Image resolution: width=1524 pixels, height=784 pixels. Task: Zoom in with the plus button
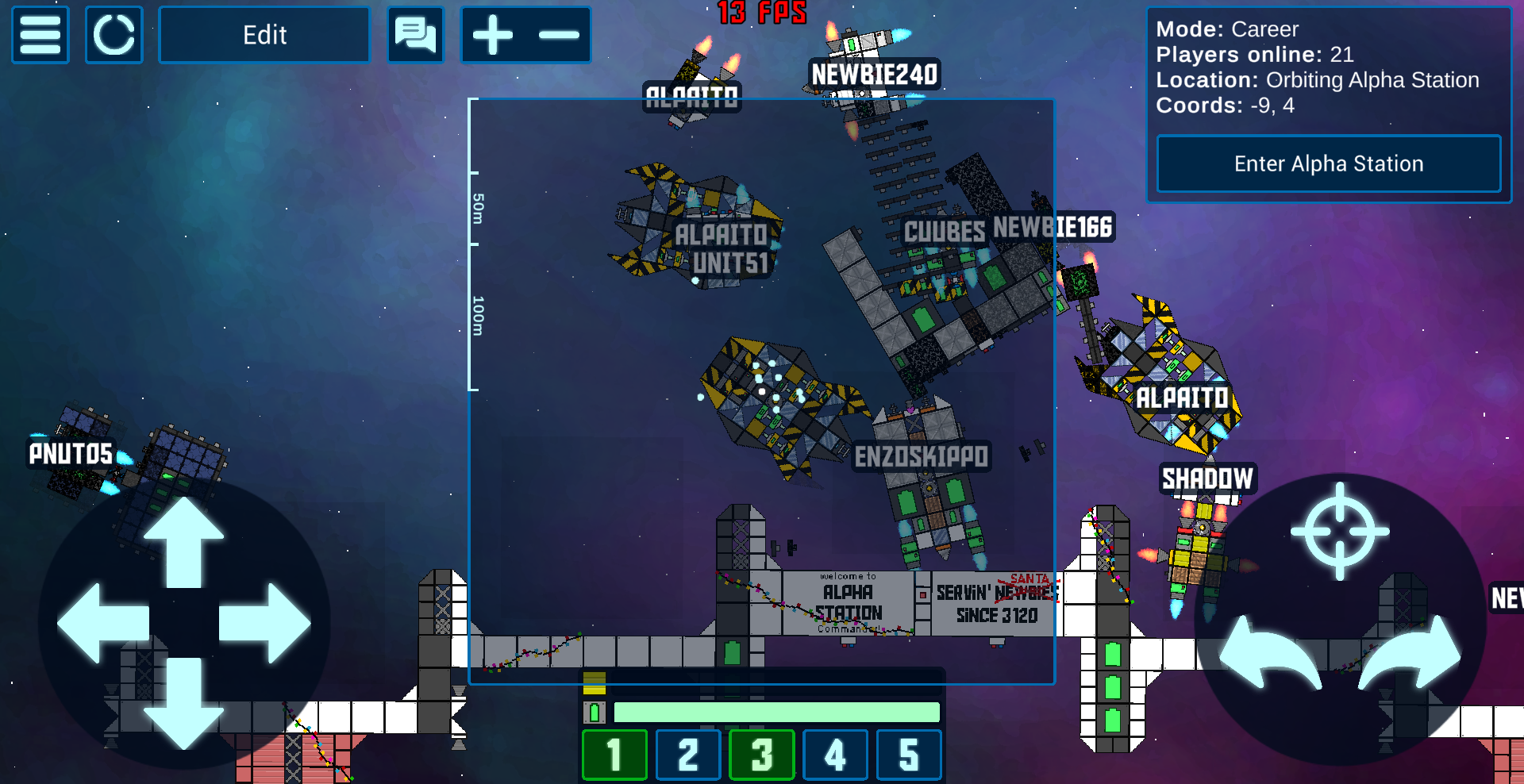click(493, 35)
